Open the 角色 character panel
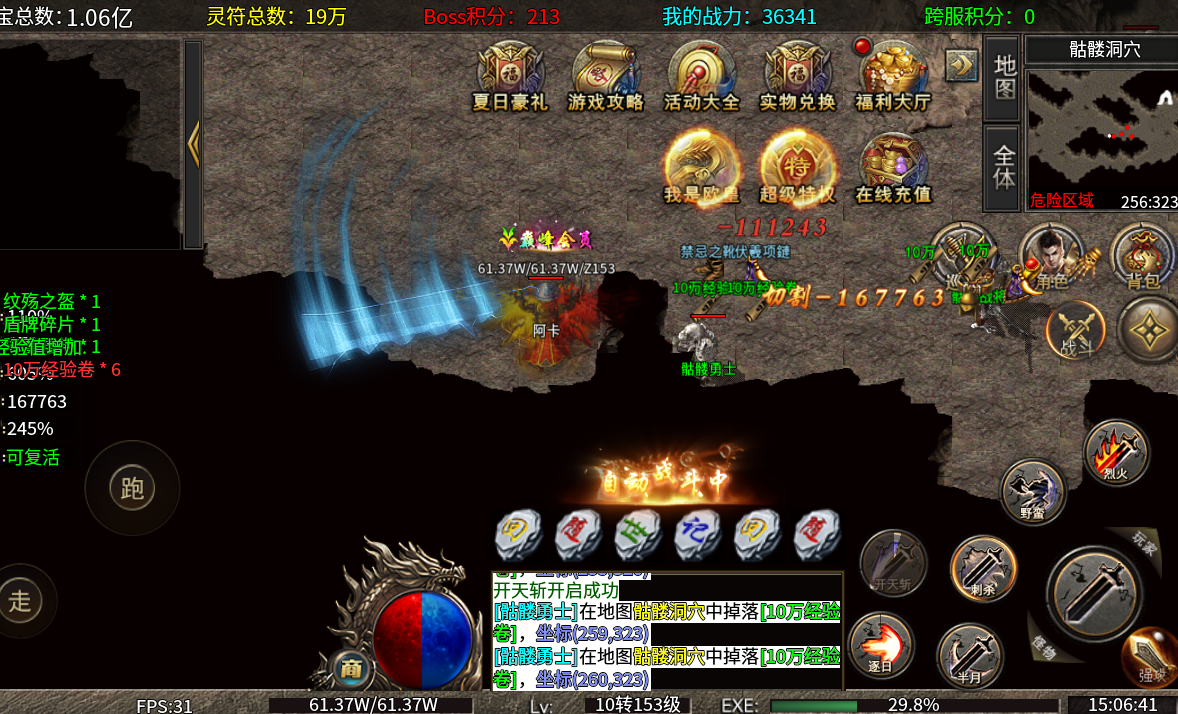The width and height of the screenshot is (1178, 714). 1051,257
